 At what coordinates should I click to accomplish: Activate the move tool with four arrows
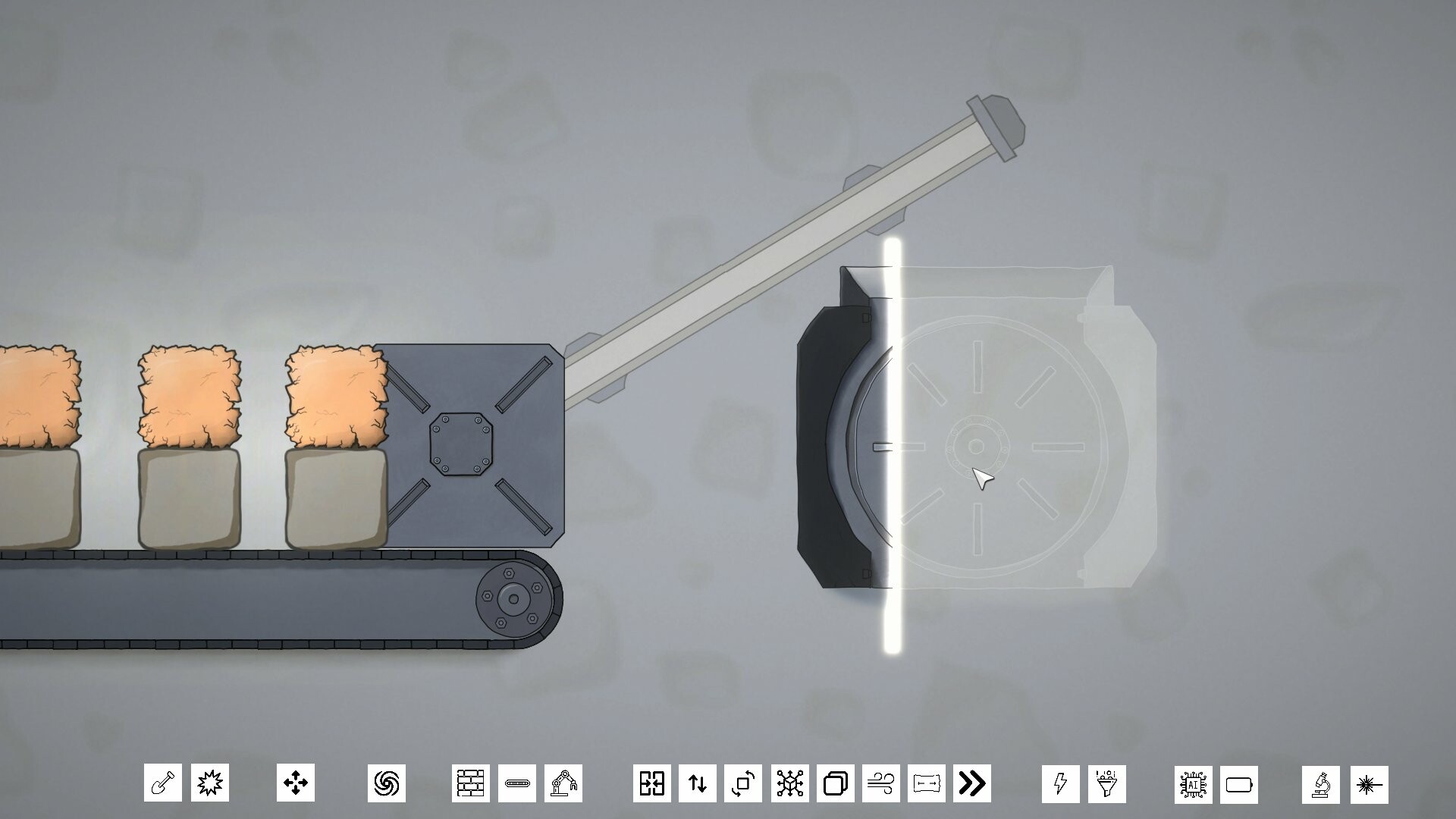point(296,783)
